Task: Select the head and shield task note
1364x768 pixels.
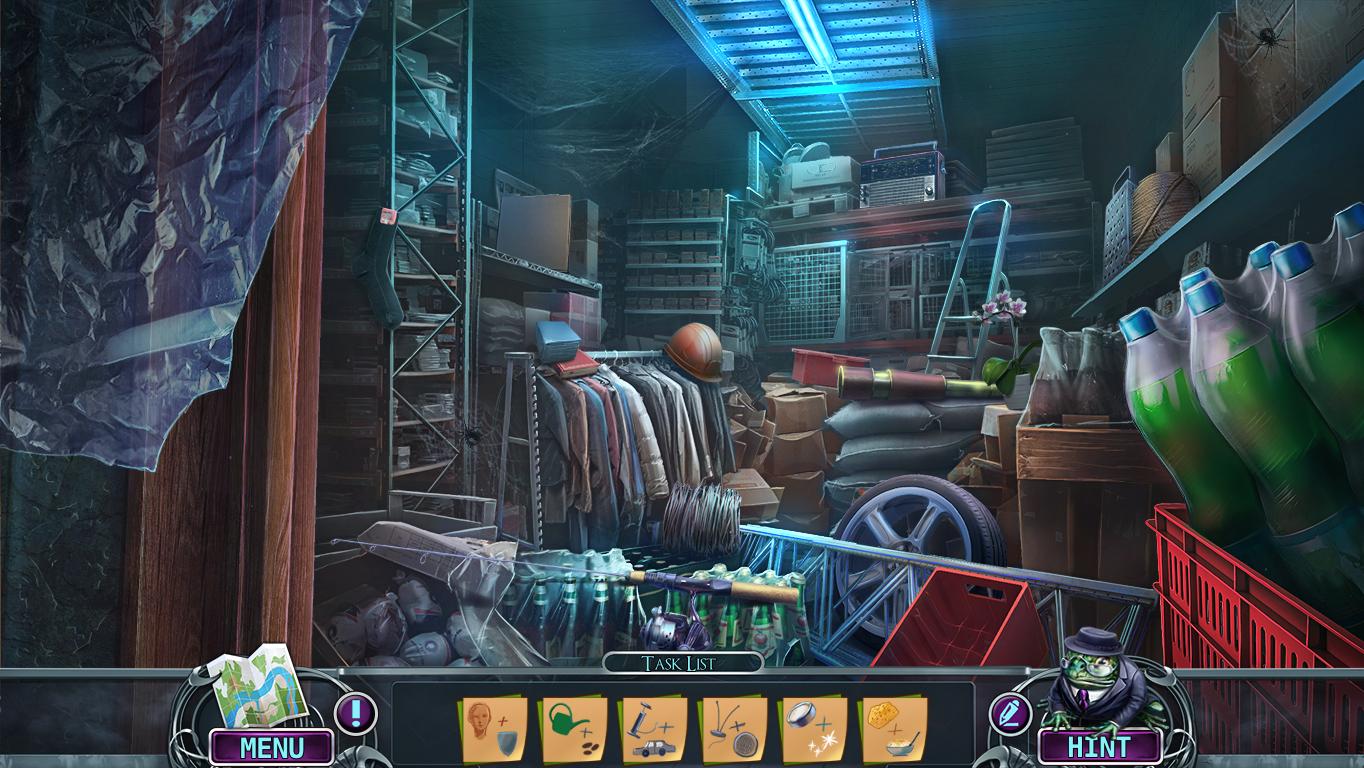Action: coord(493,729)
